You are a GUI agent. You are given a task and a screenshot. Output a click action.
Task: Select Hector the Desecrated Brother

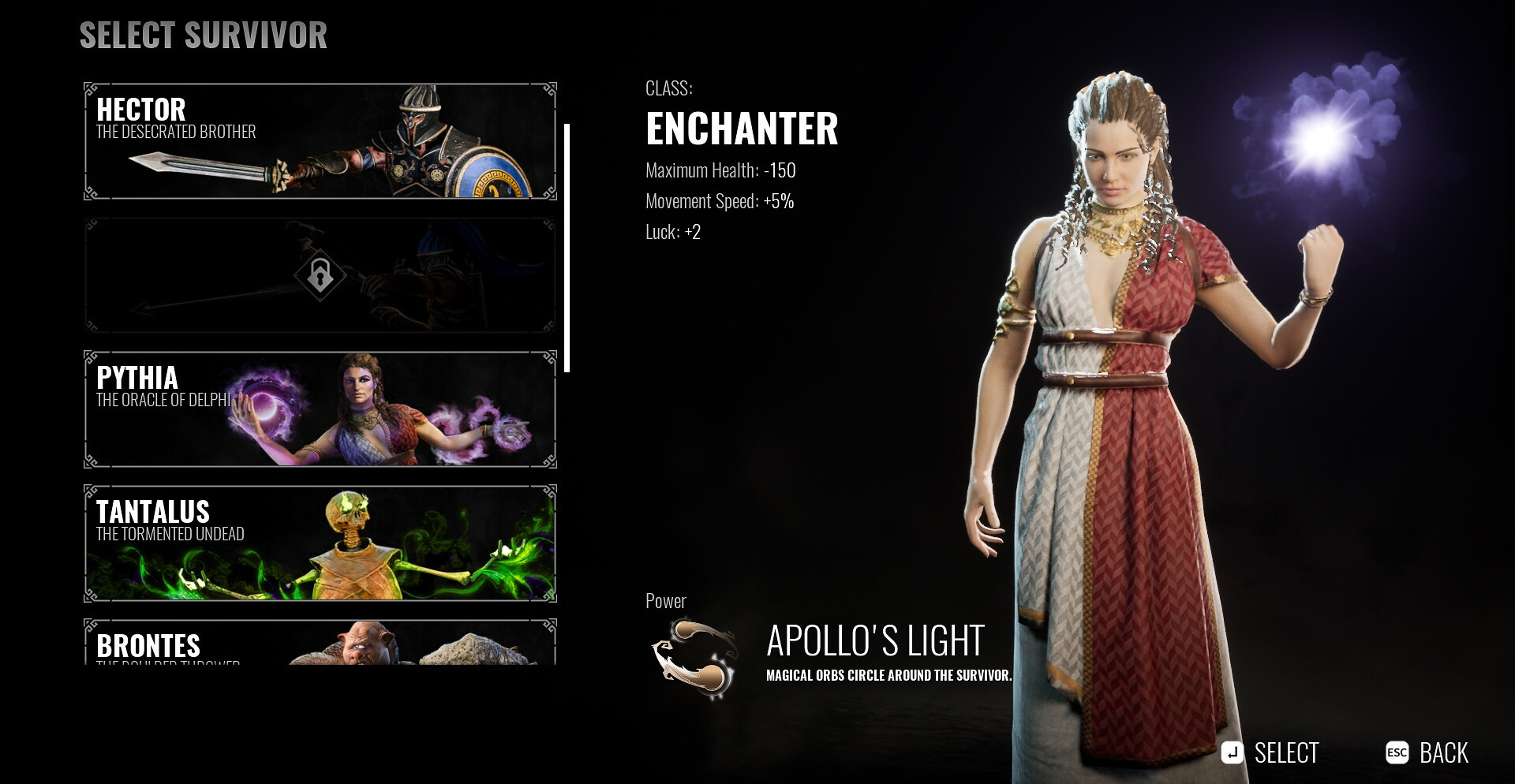pyautogui.click(x=320, y=142)
